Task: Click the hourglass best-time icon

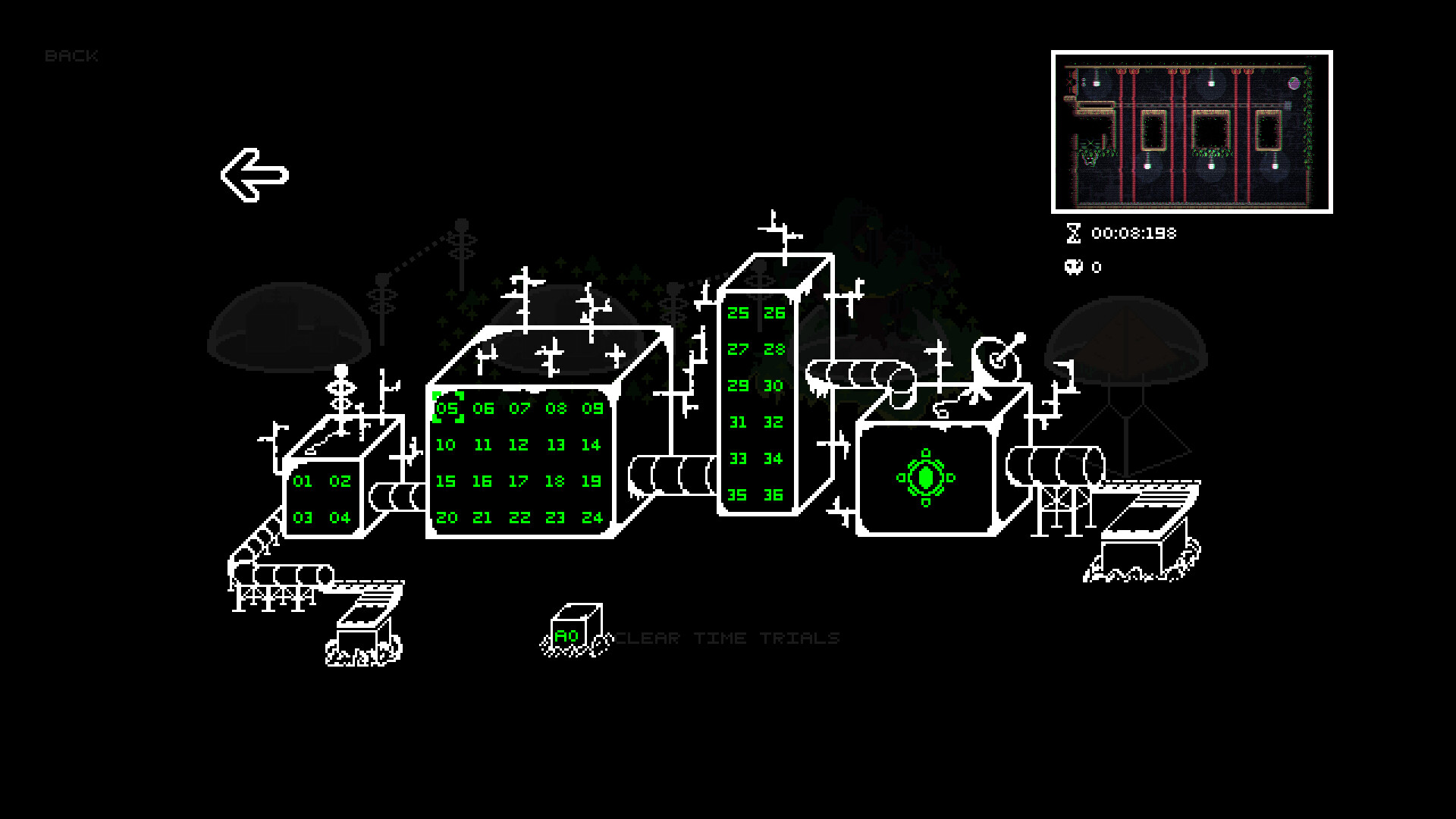Action: coord(1073,234)
